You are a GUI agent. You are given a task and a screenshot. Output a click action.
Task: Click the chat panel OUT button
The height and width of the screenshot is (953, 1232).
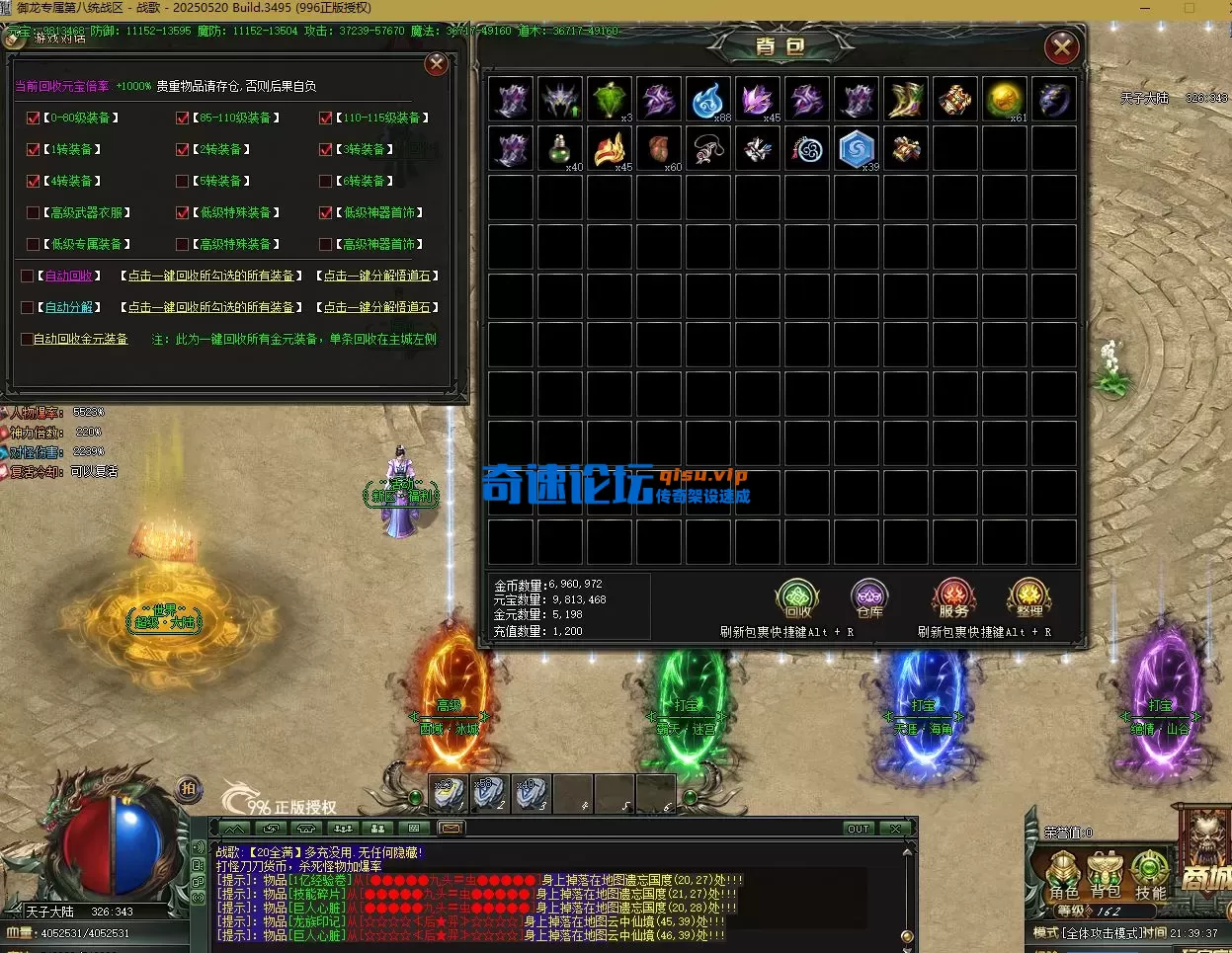click(x=858, y=829)
